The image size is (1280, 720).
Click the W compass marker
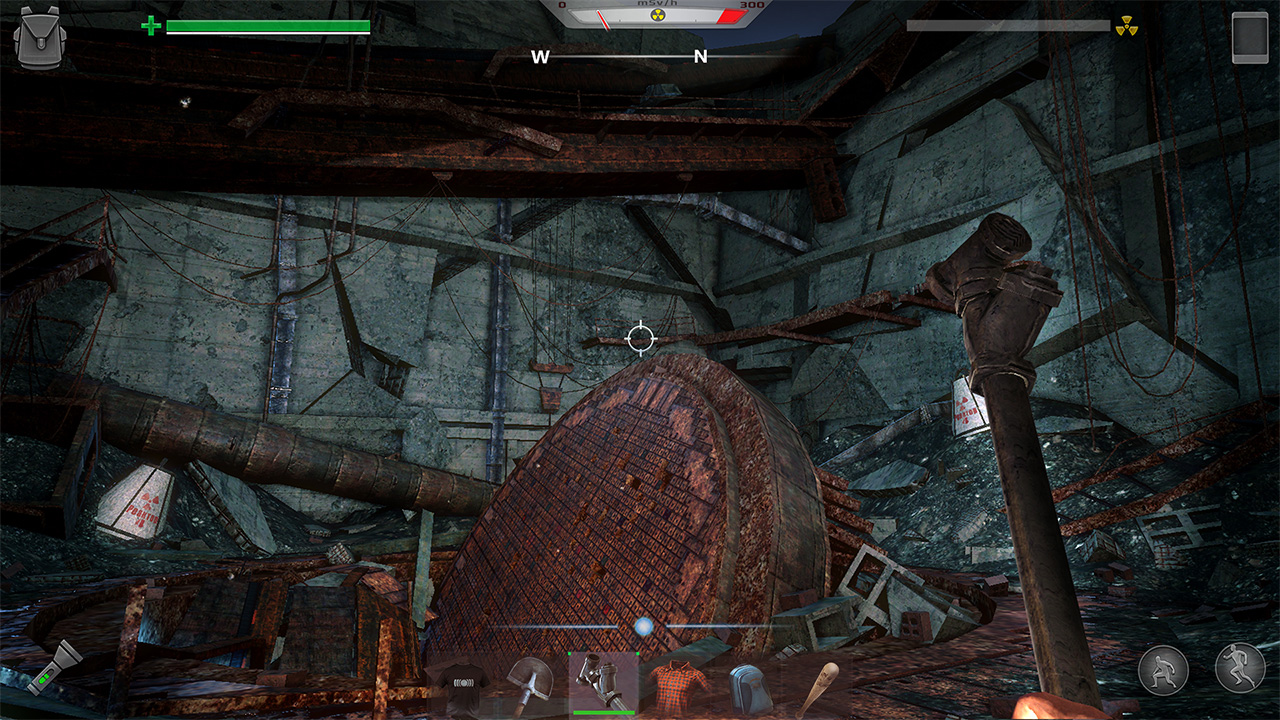(x=540, y=57)
